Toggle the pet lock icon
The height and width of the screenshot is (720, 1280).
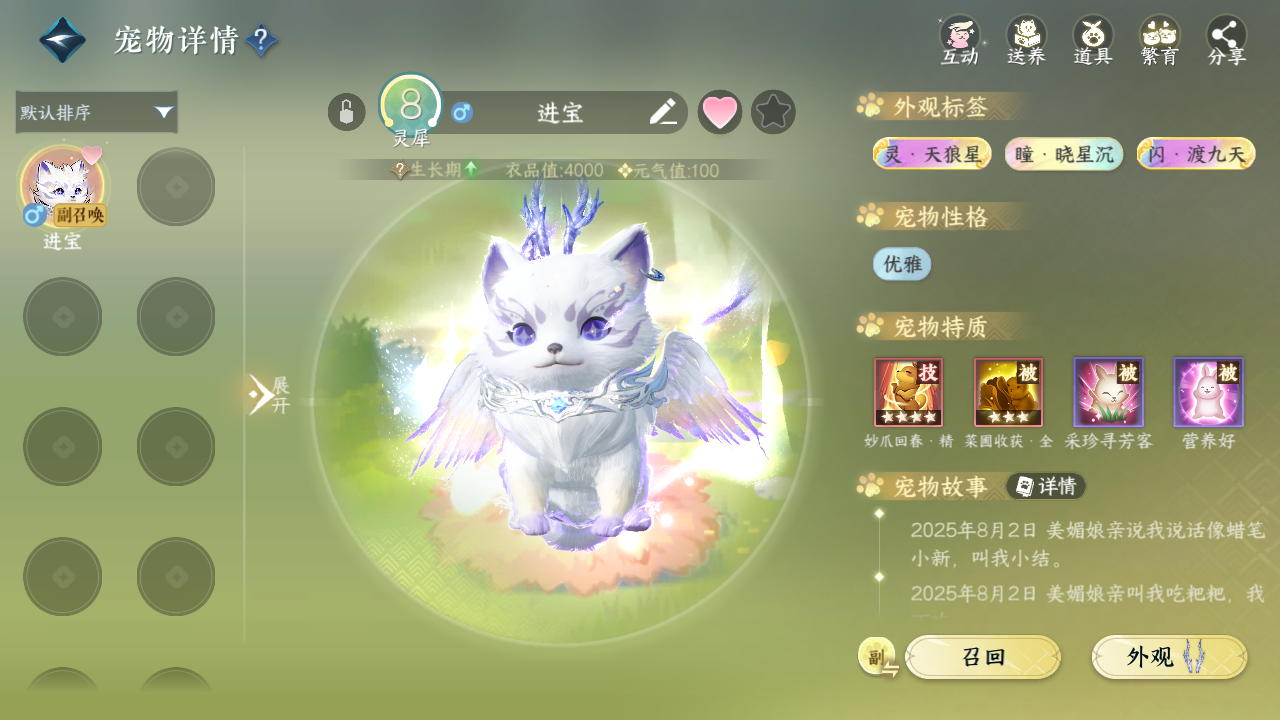tap(346, 112)
